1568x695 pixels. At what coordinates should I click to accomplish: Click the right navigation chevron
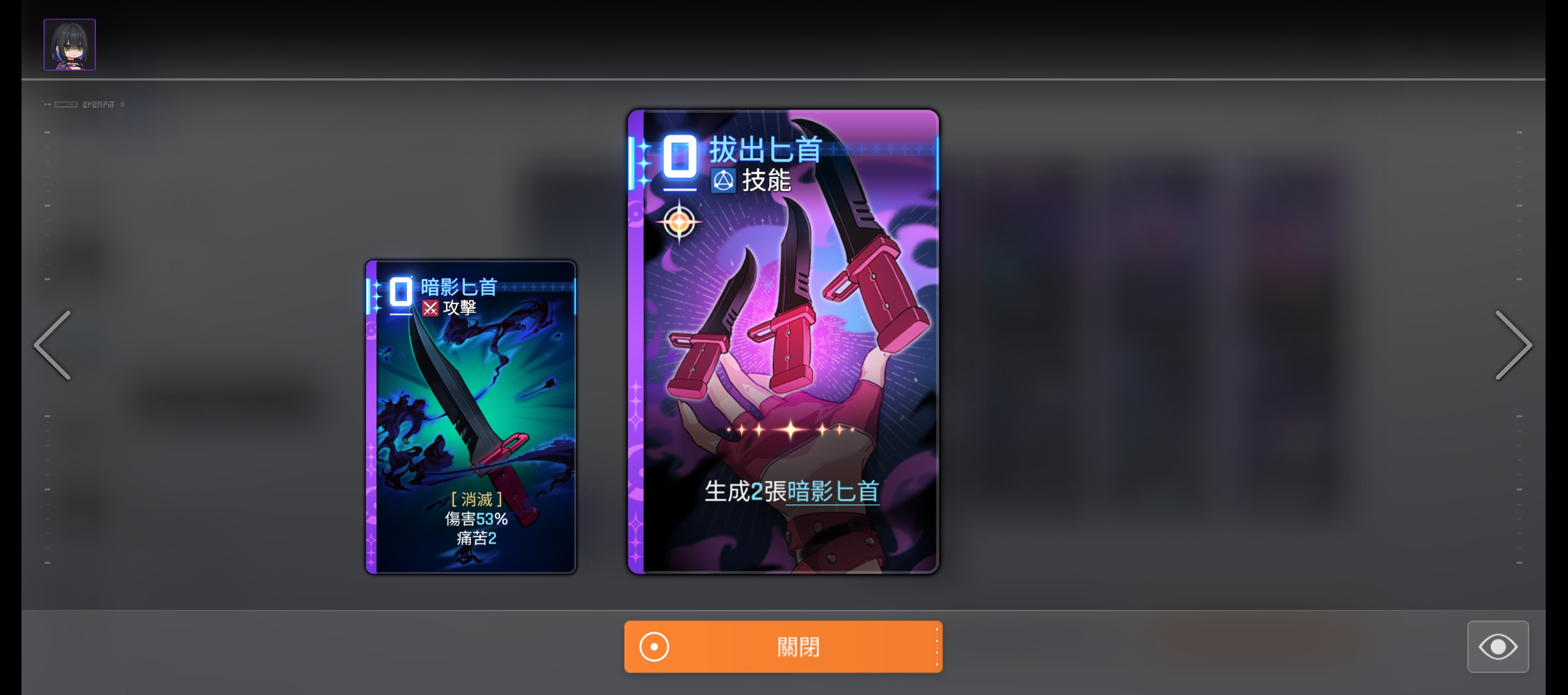(x=1515, y=345)
